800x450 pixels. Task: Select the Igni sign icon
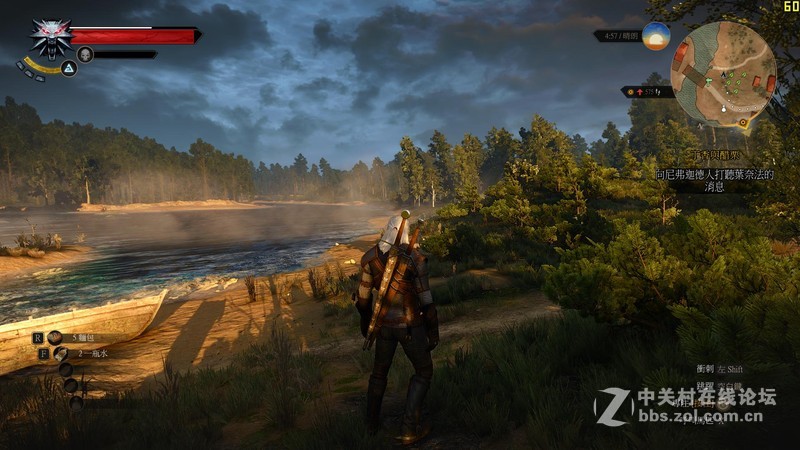pyautogui.click(x=69, y=69)
